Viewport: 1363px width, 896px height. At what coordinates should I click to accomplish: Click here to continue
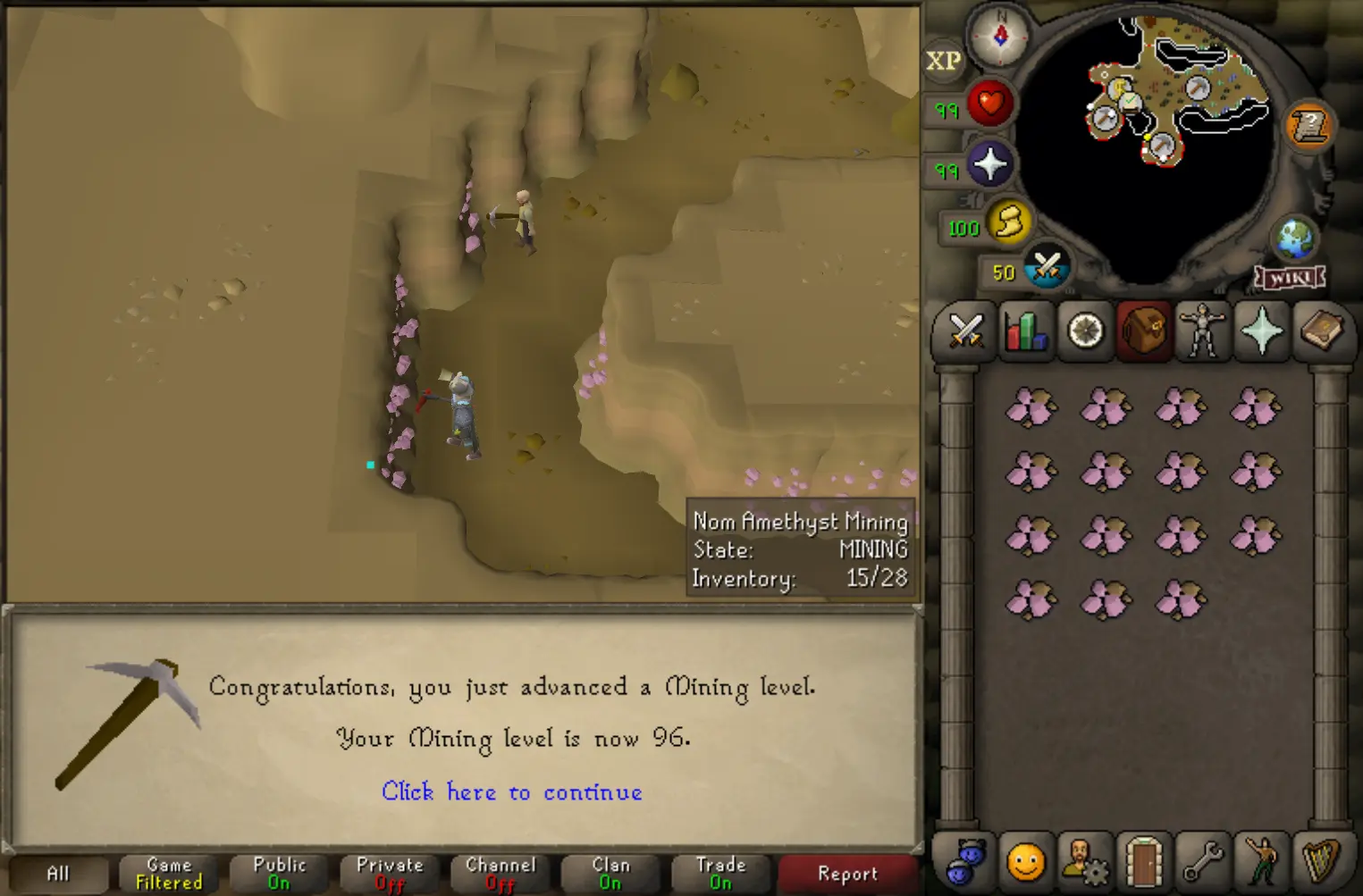click(512, 792)
